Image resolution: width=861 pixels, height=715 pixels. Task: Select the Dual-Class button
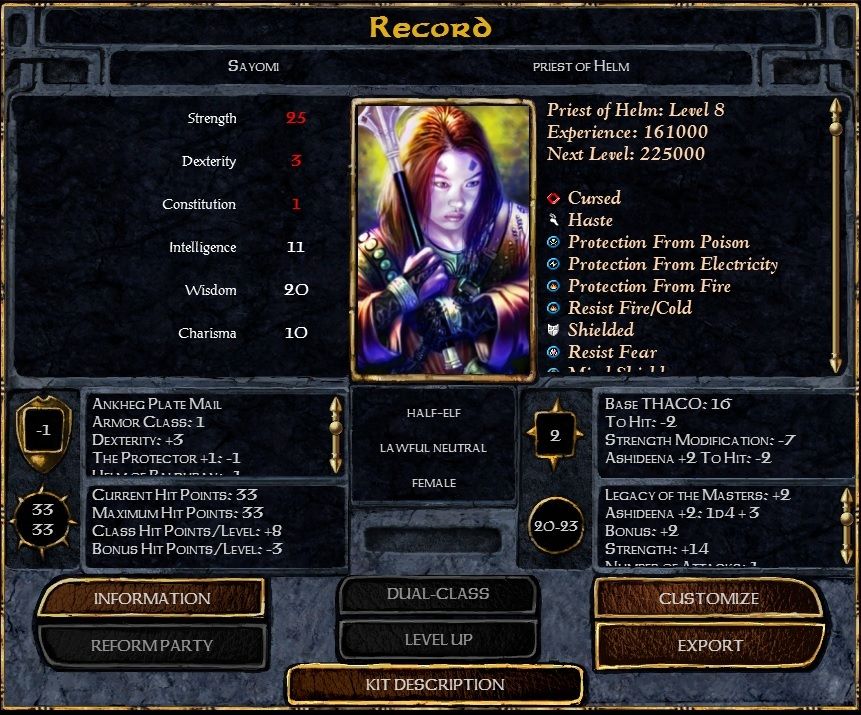(x=438, y=594)
